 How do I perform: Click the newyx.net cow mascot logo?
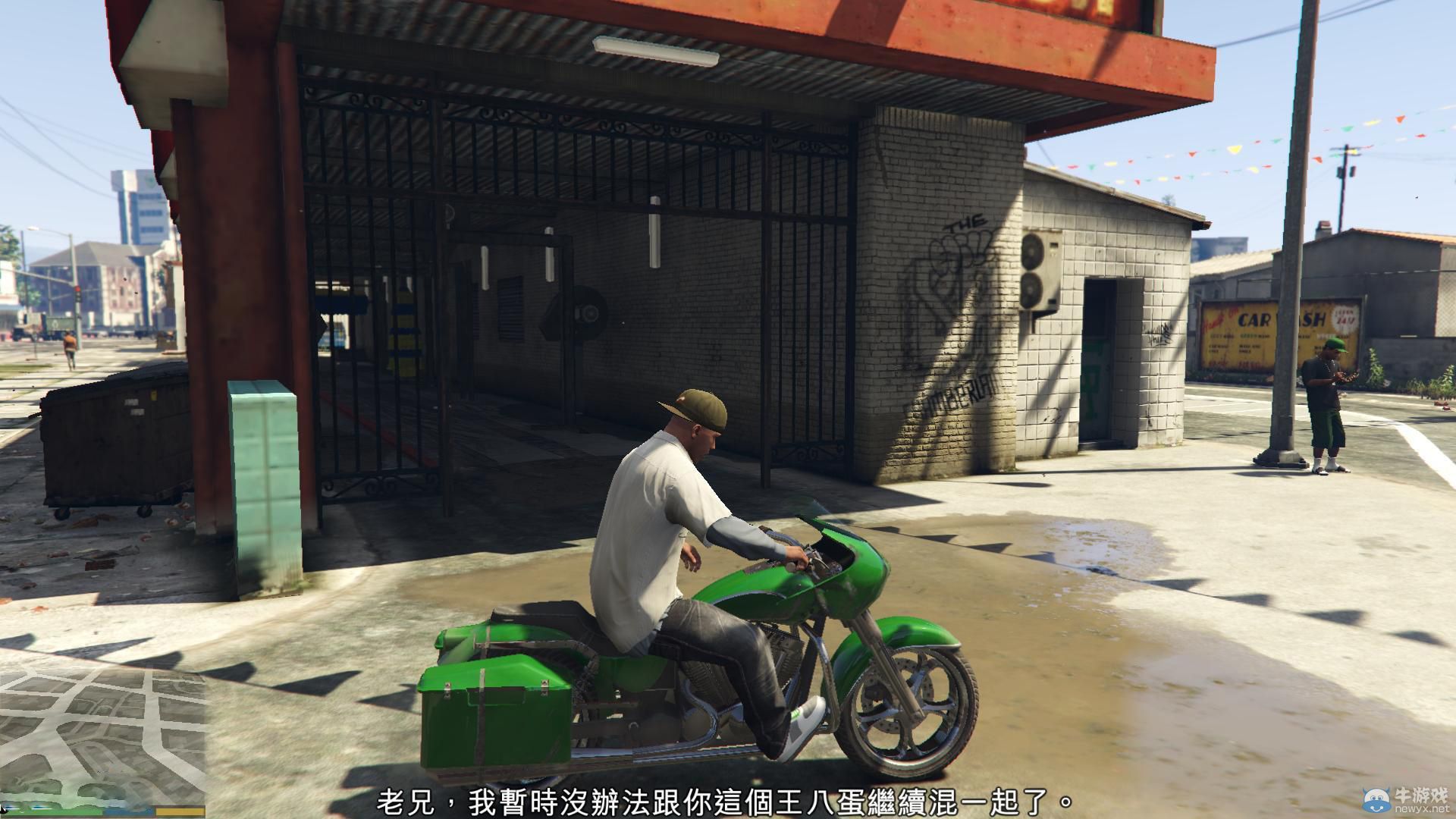(x=1376, y=799)
